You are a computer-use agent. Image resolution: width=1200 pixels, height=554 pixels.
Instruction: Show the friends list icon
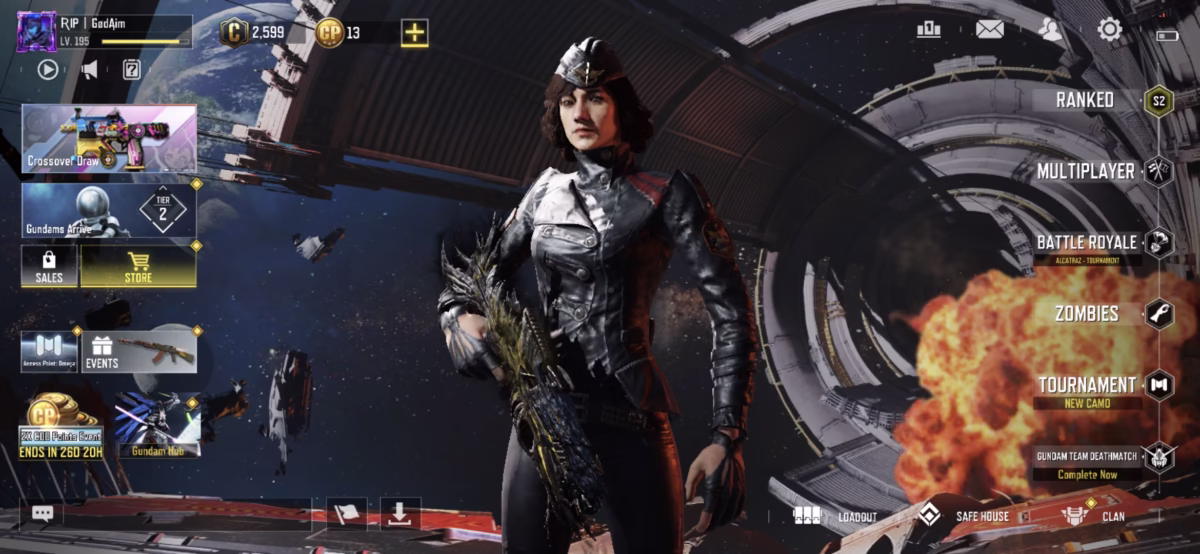click(1050, 30)
